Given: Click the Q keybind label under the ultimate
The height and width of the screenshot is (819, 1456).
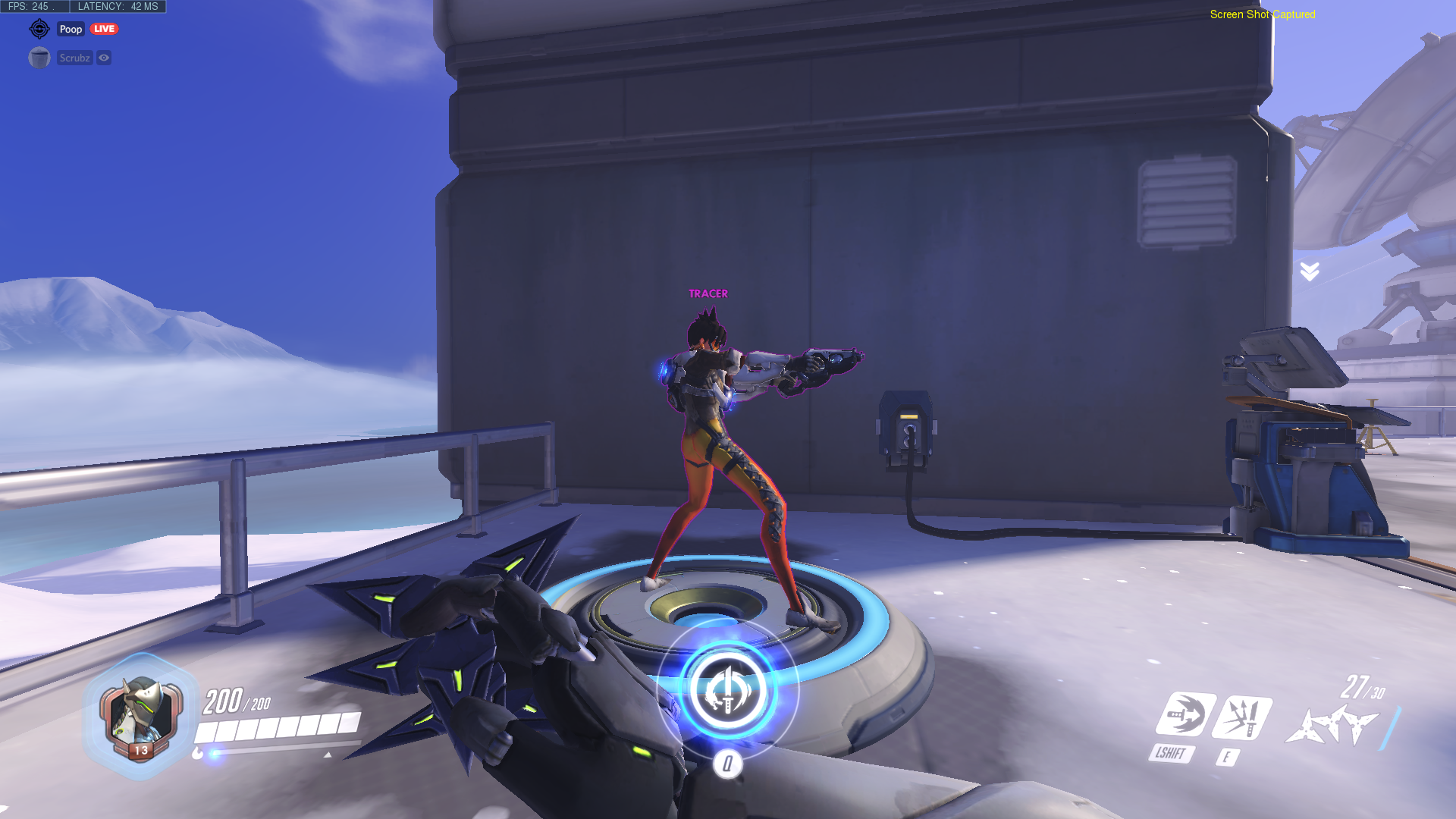Looking at the screenshot, I should coord(726,764).
